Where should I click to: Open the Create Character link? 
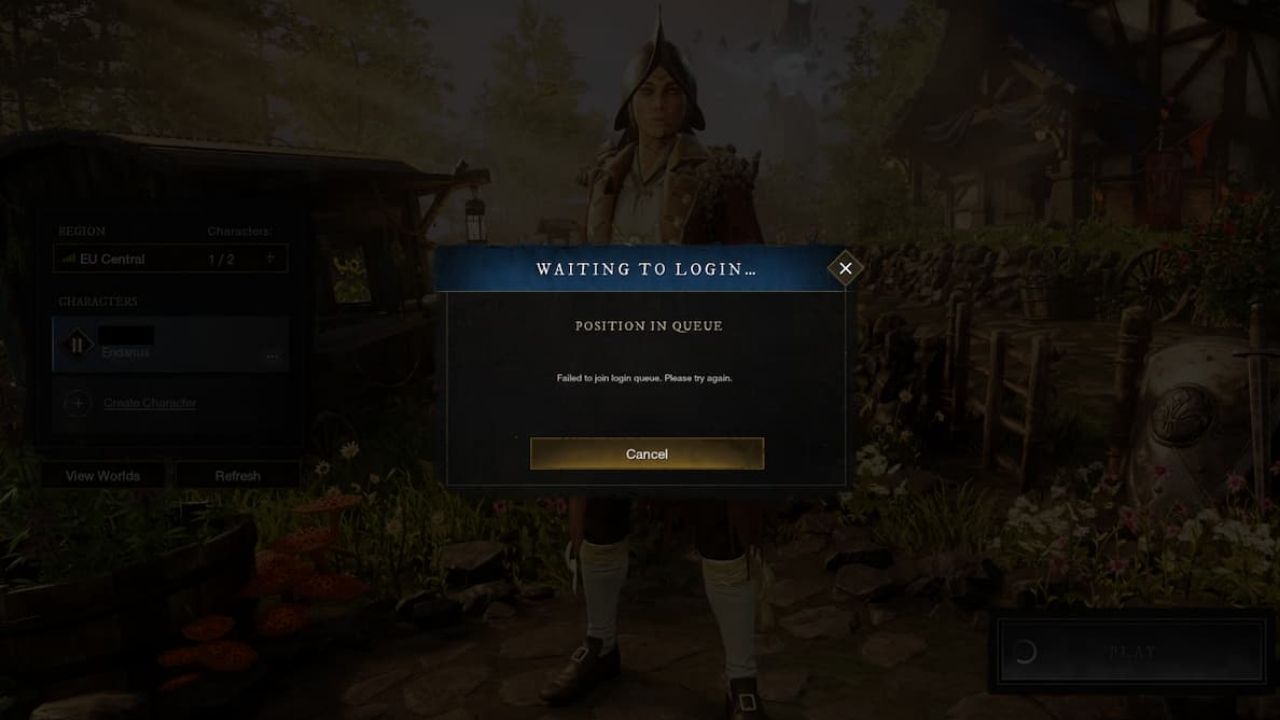150,403
